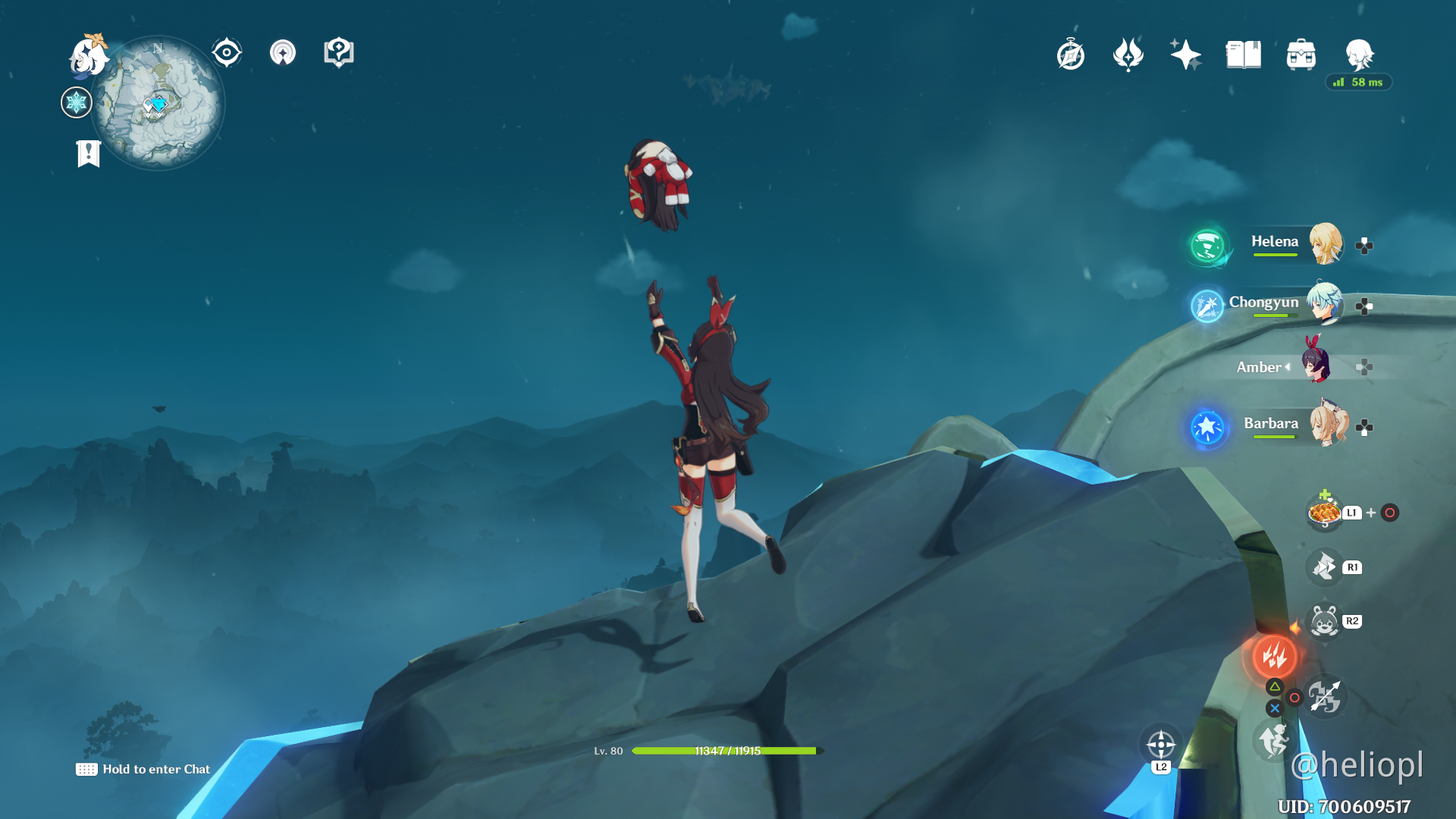The image size is (1456, 819).
Task: Open the open-book Archive icon
Action: 1244,55
